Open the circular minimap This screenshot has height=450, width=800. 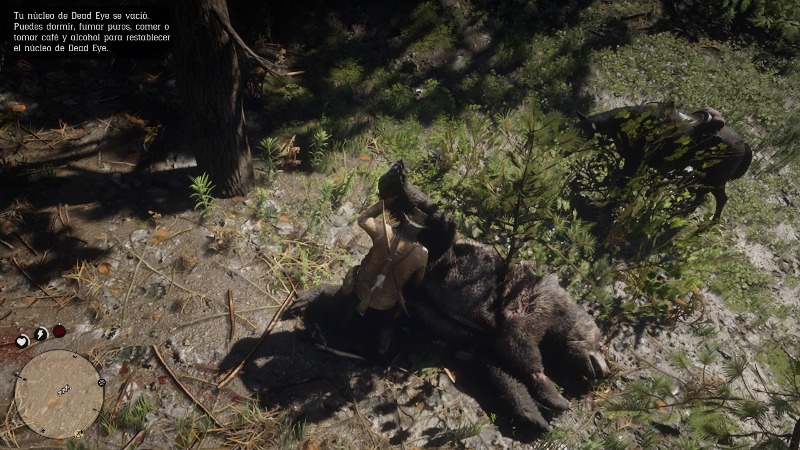coord(59,393)
